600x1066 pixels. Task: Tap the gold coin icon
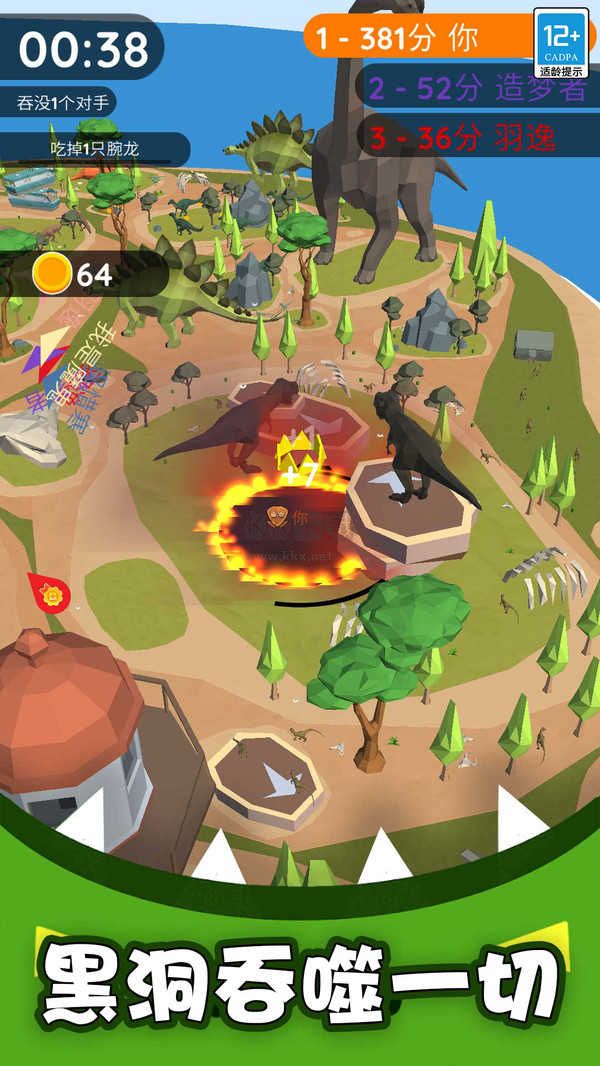pos(51,272)
